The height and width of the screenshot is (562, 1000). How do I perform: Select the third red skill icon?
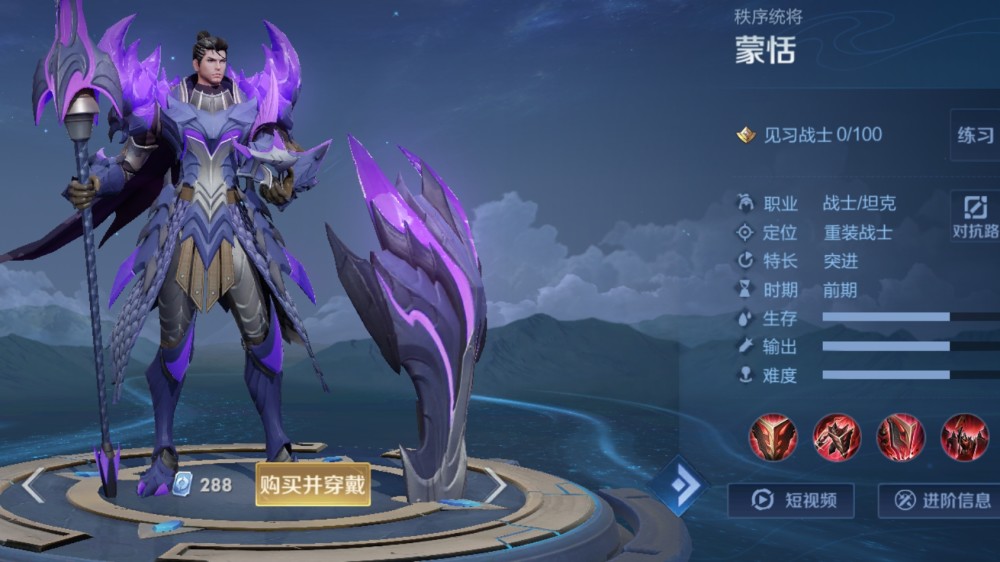(x=901, y=437)
